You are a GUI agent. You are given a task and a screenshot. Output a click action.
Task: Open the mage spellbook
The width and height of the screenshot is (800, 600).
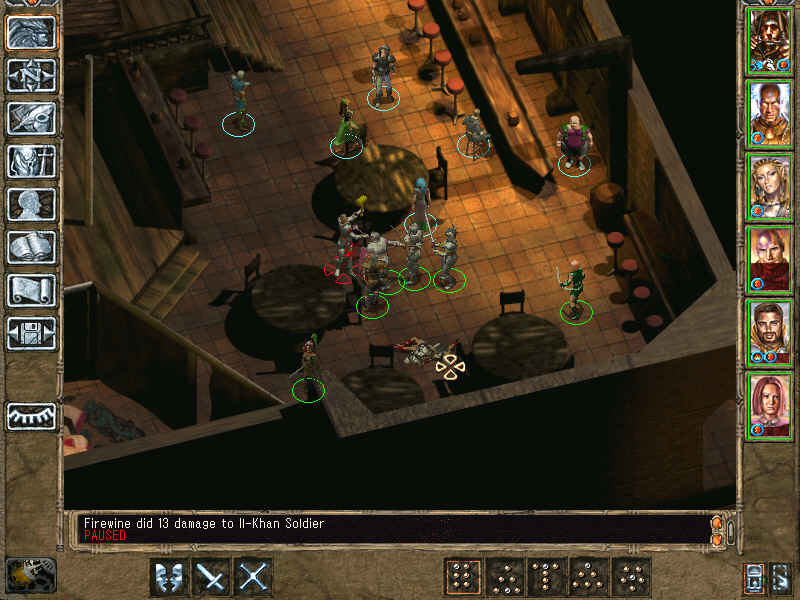tap(31, 247)
